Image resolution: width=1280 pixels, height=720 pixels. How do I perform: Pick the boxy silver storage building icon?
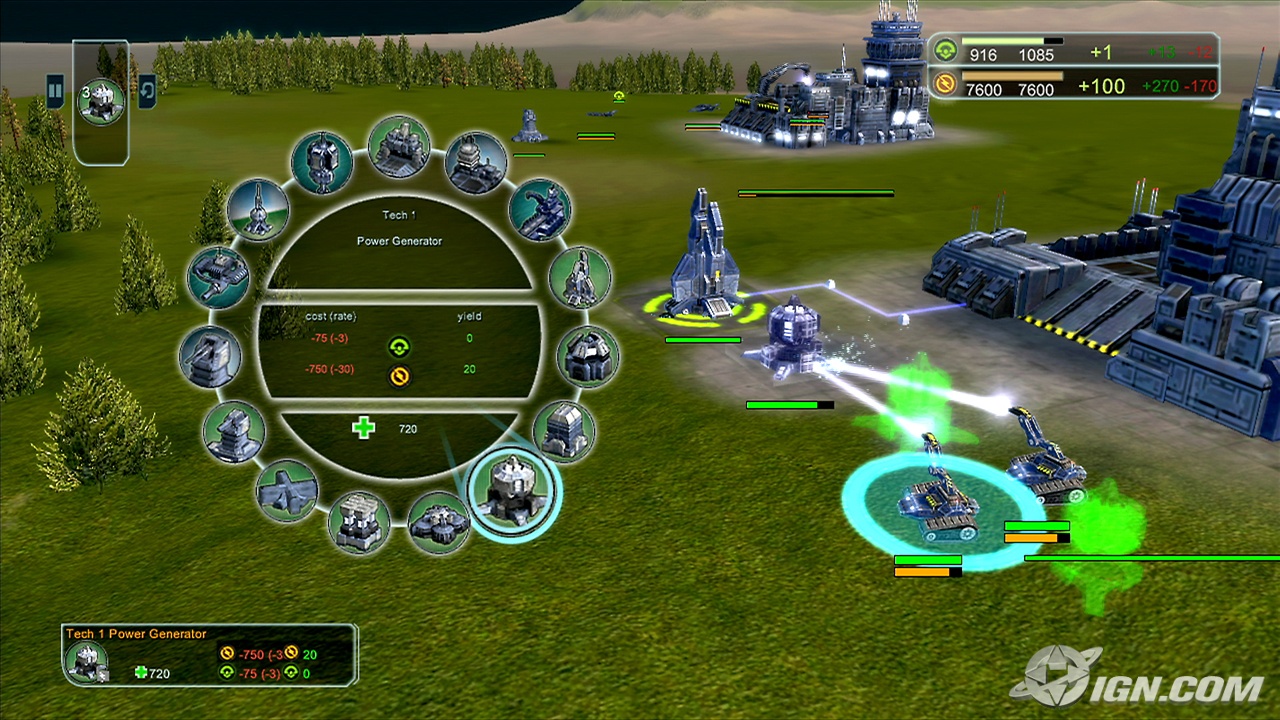pyautogui.click(x=564, y=431)
